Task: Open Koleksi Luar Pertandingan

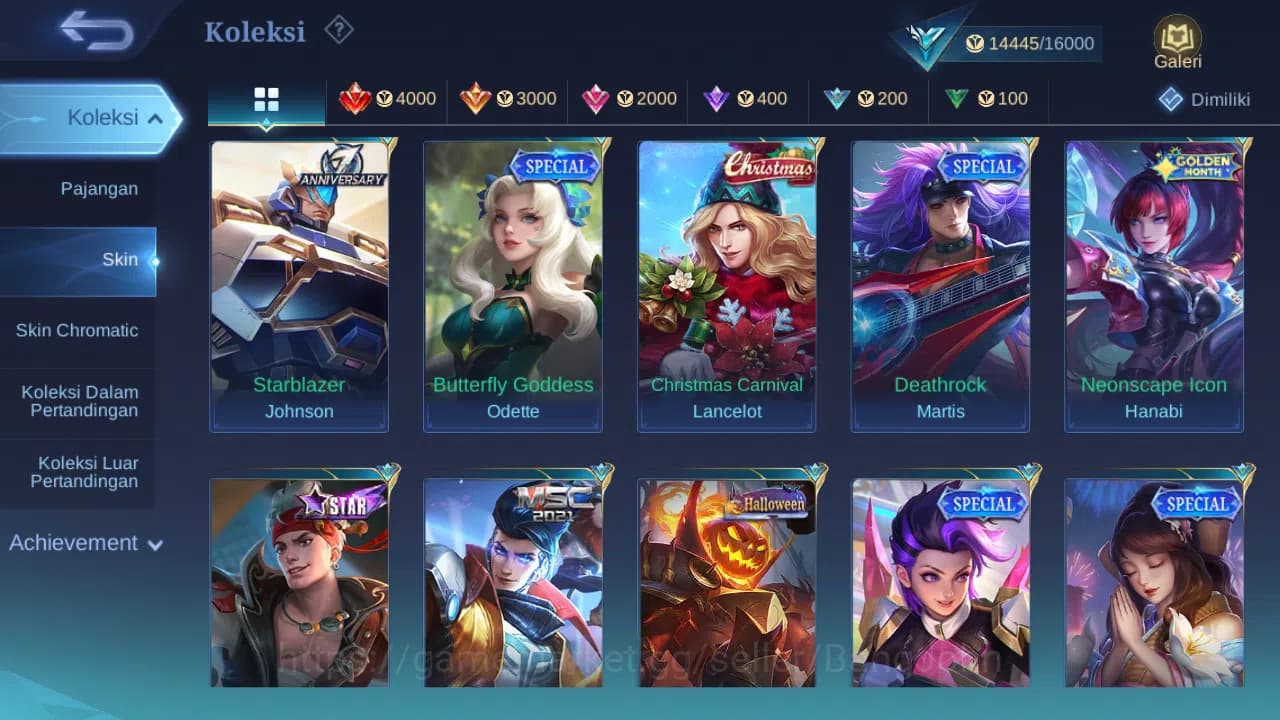Action: pos(86,472)
